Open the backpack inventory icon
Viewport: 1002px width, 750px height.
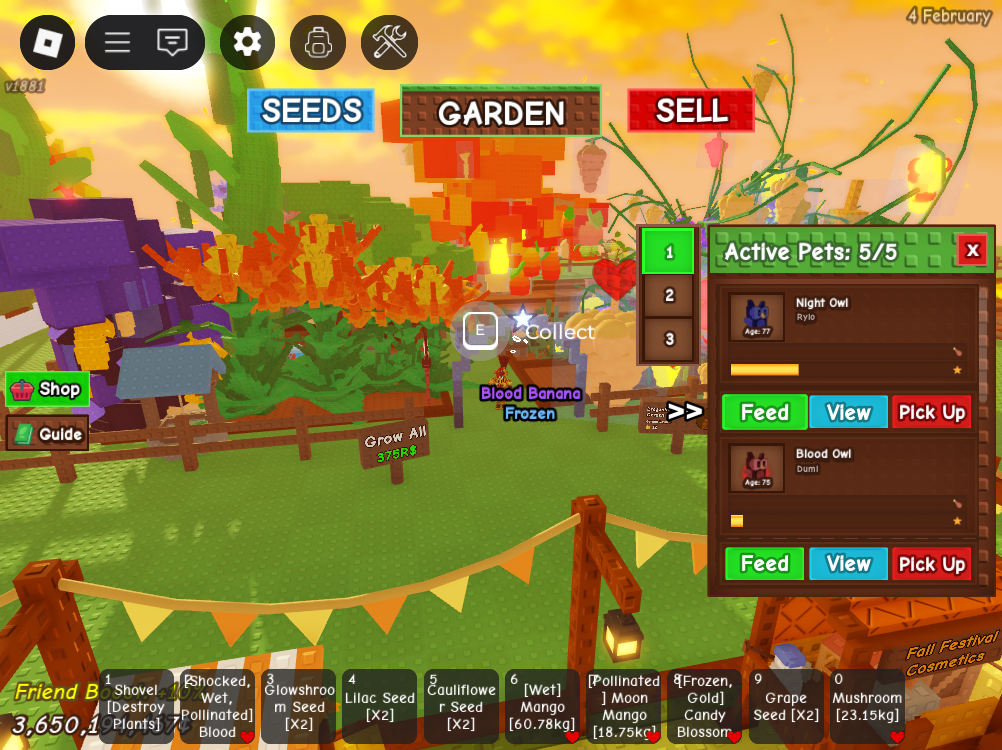point(318,43)
